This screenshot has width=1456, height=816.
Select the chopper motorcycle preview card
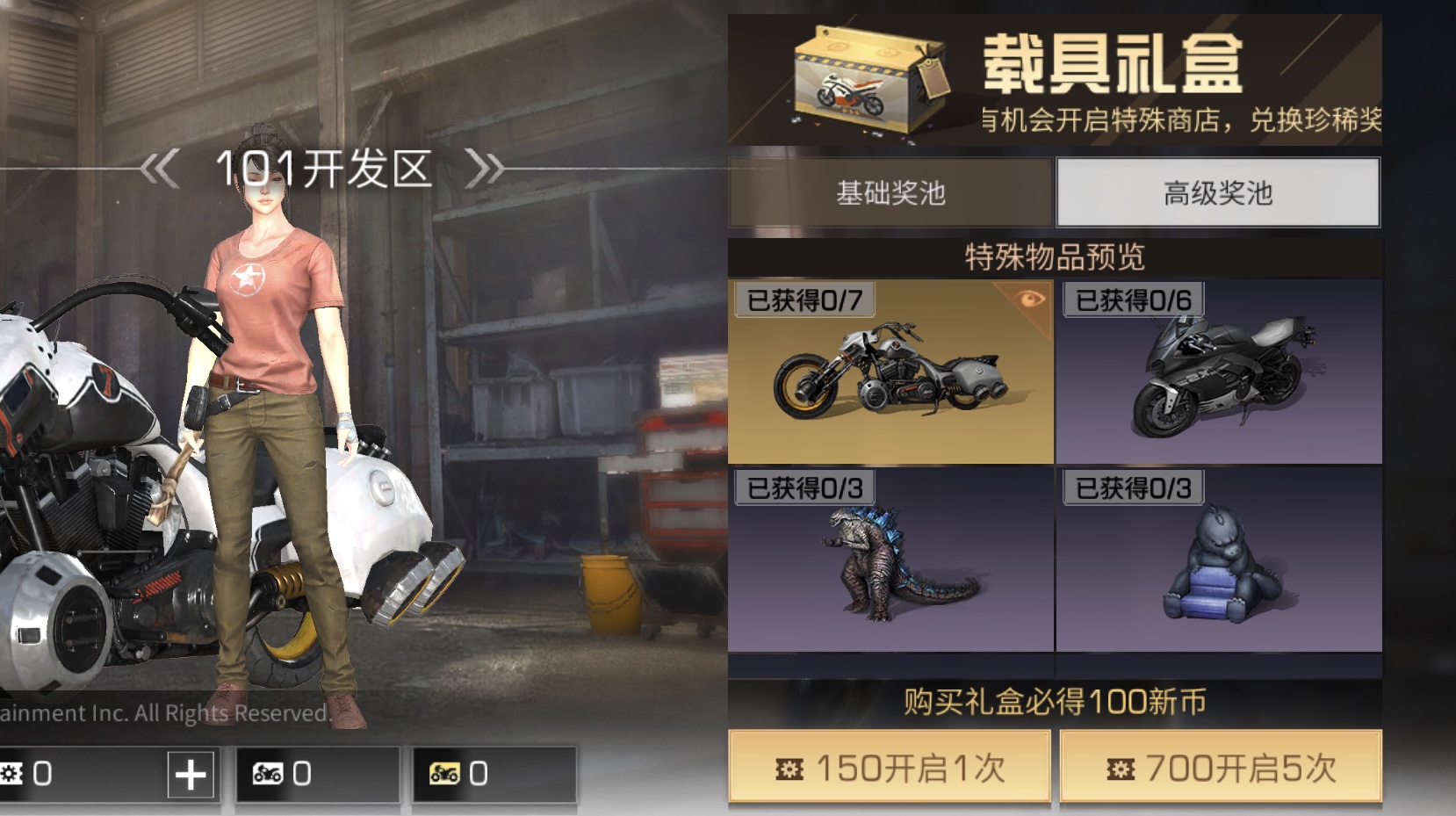pyautogui.click(x=887, y=373)
